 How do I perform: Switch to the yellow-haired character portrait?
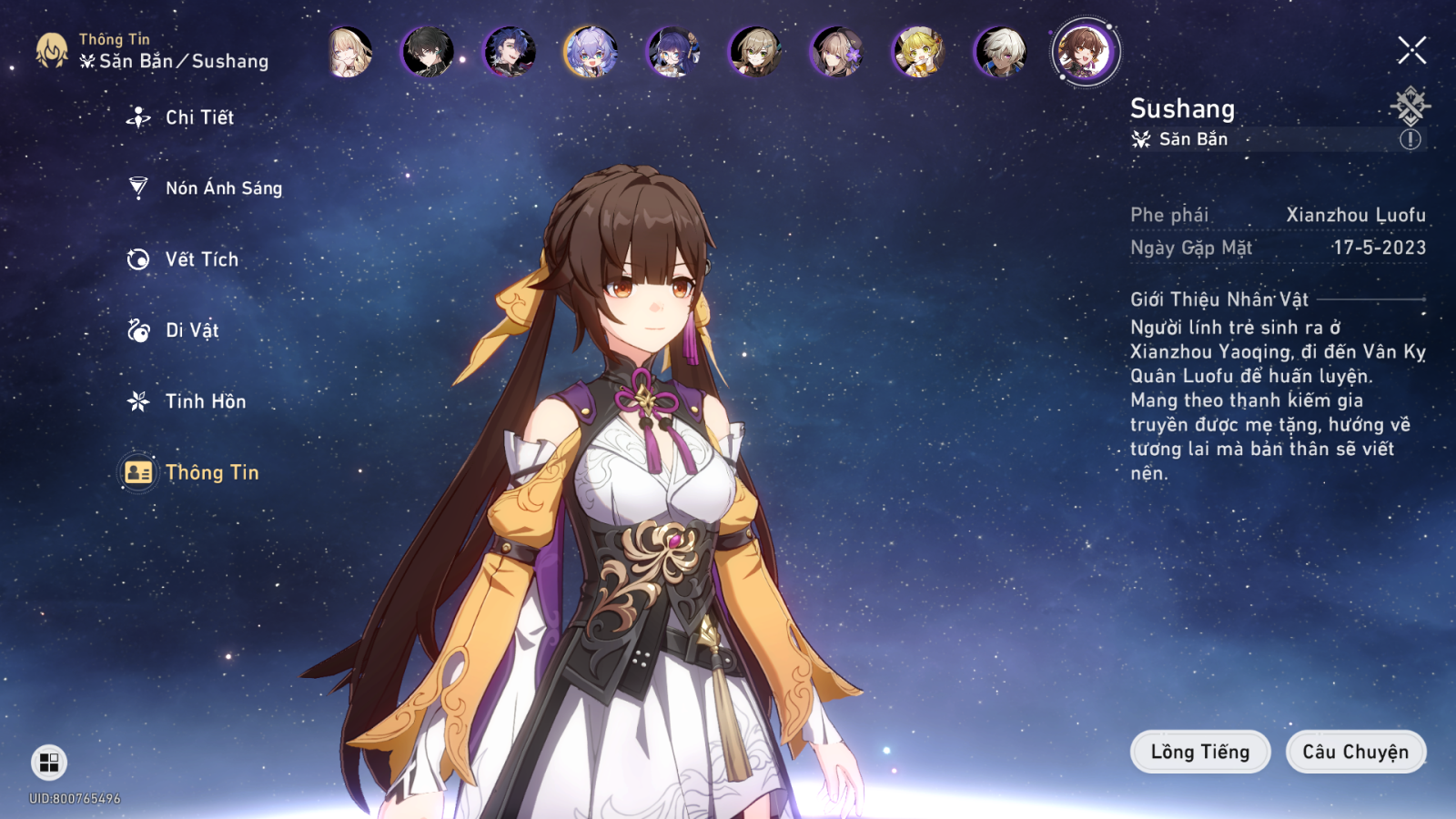pyautogui.click(x=918, y=52)
